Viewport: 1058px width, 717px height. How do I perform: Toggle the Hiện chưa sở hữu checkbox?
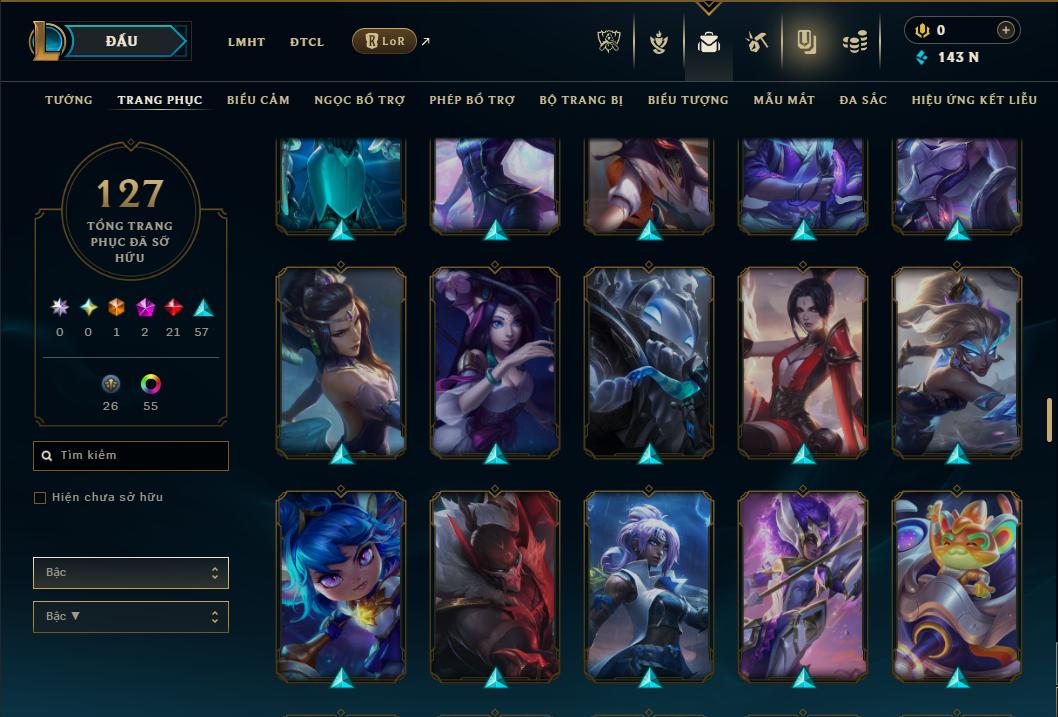(x=40, y=498)
